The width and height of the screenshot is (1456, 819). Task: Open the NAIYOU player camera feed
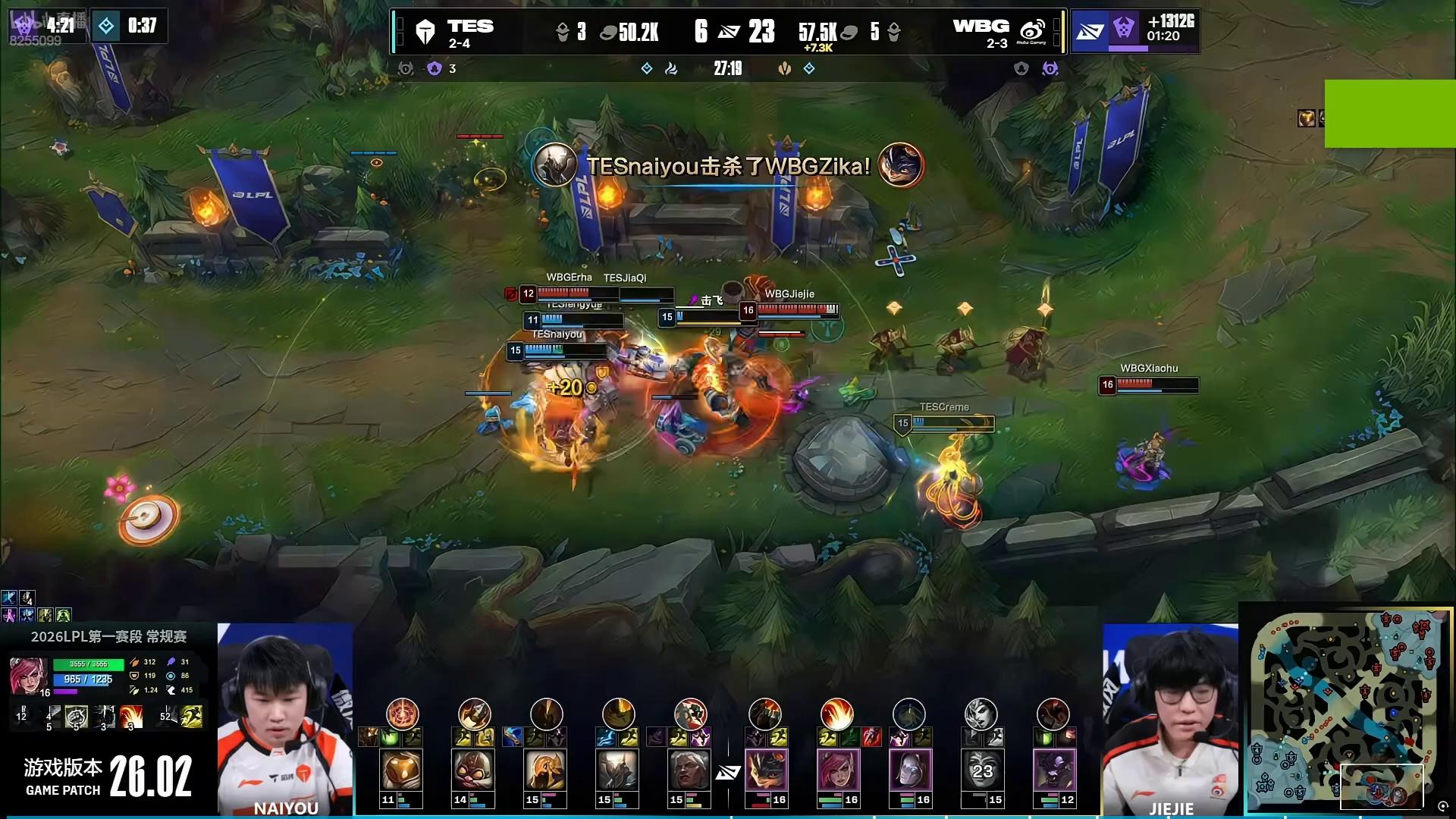pyautogui.click(x=285, y=719)
